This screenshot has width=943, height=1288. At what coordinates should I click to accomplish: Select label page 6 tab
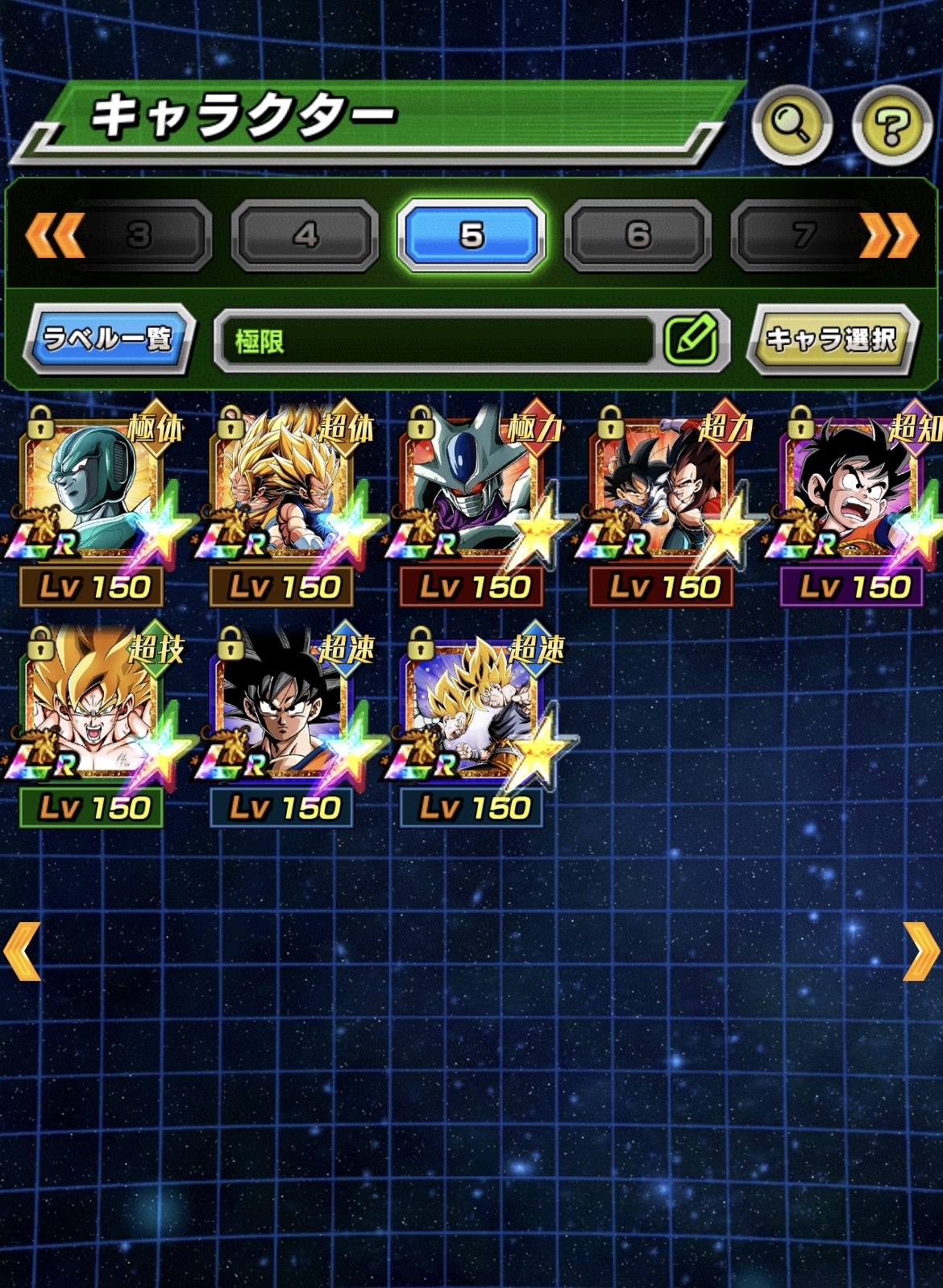tap(638, 235)
